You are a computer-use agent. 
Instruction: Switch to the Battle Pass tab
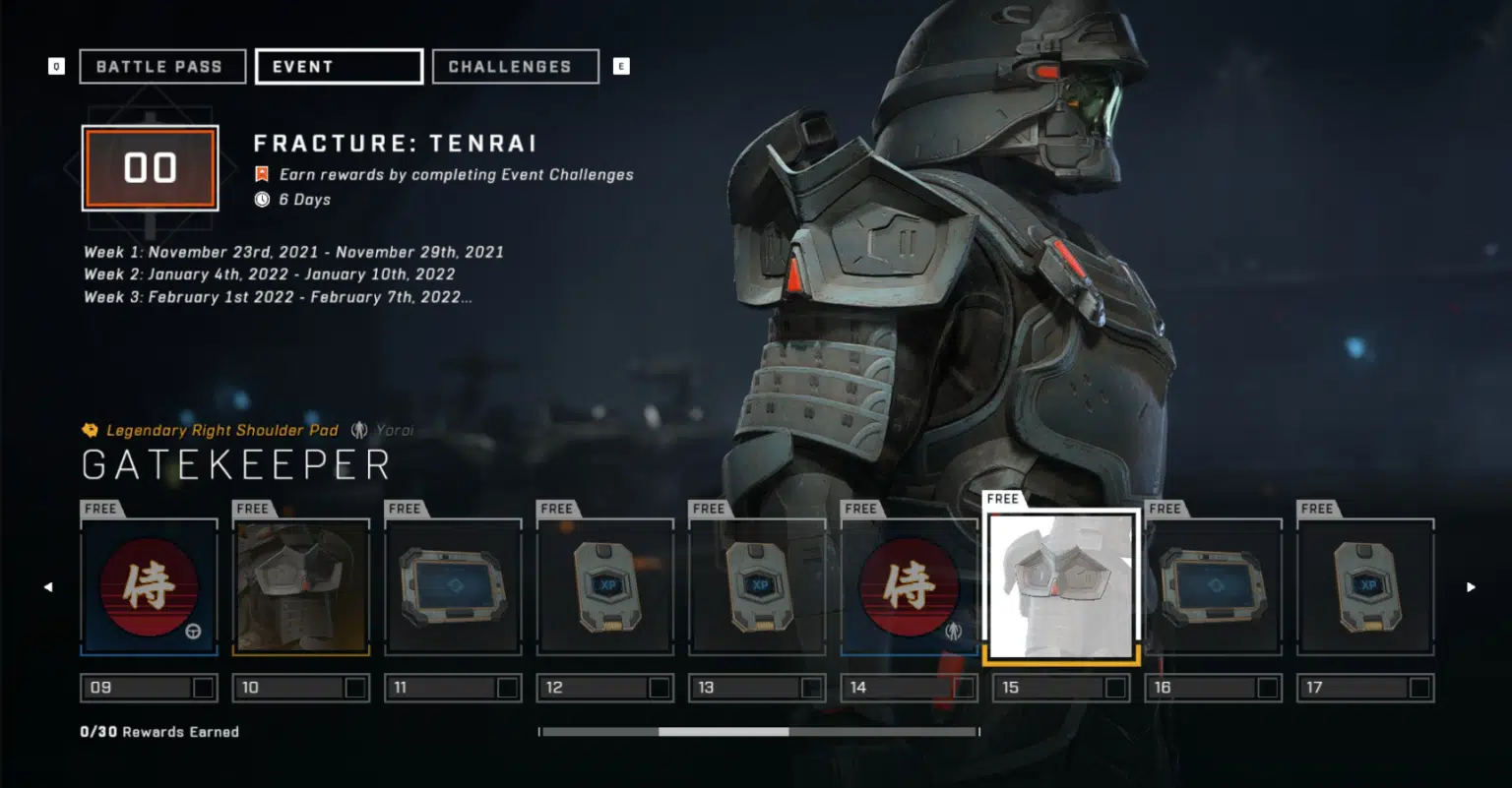click(161, 67)
